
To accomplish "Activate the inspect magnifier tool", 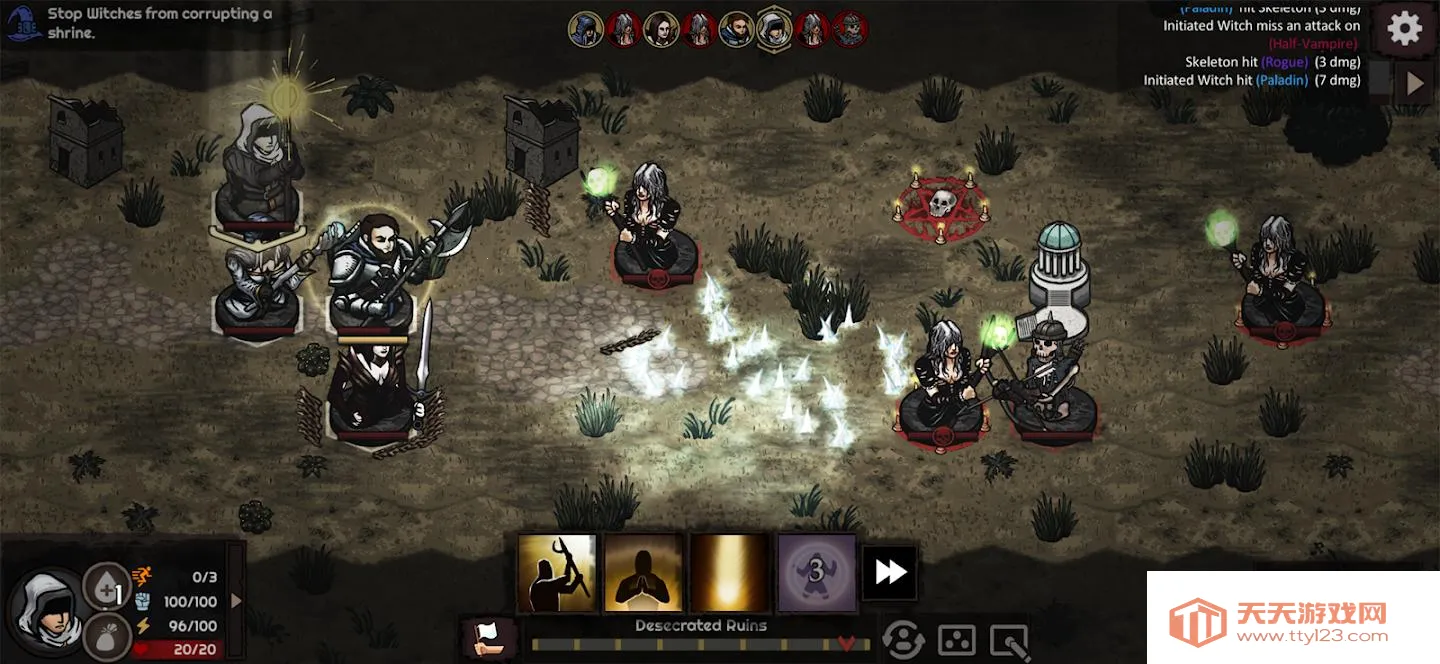I will [x=1008, y=640].
